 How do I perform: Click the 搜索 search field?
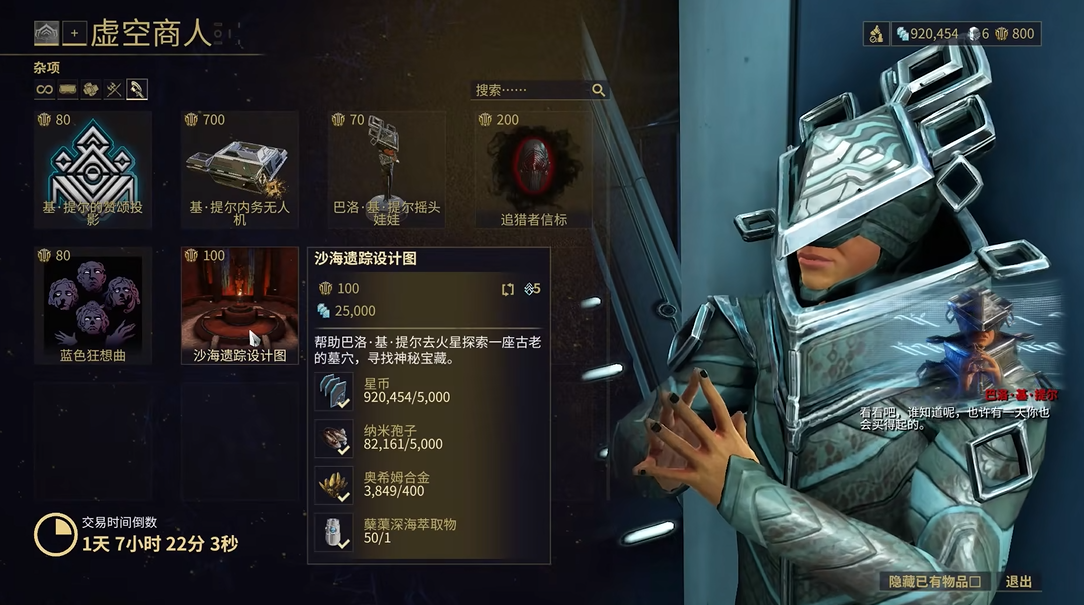coord(530,90)
